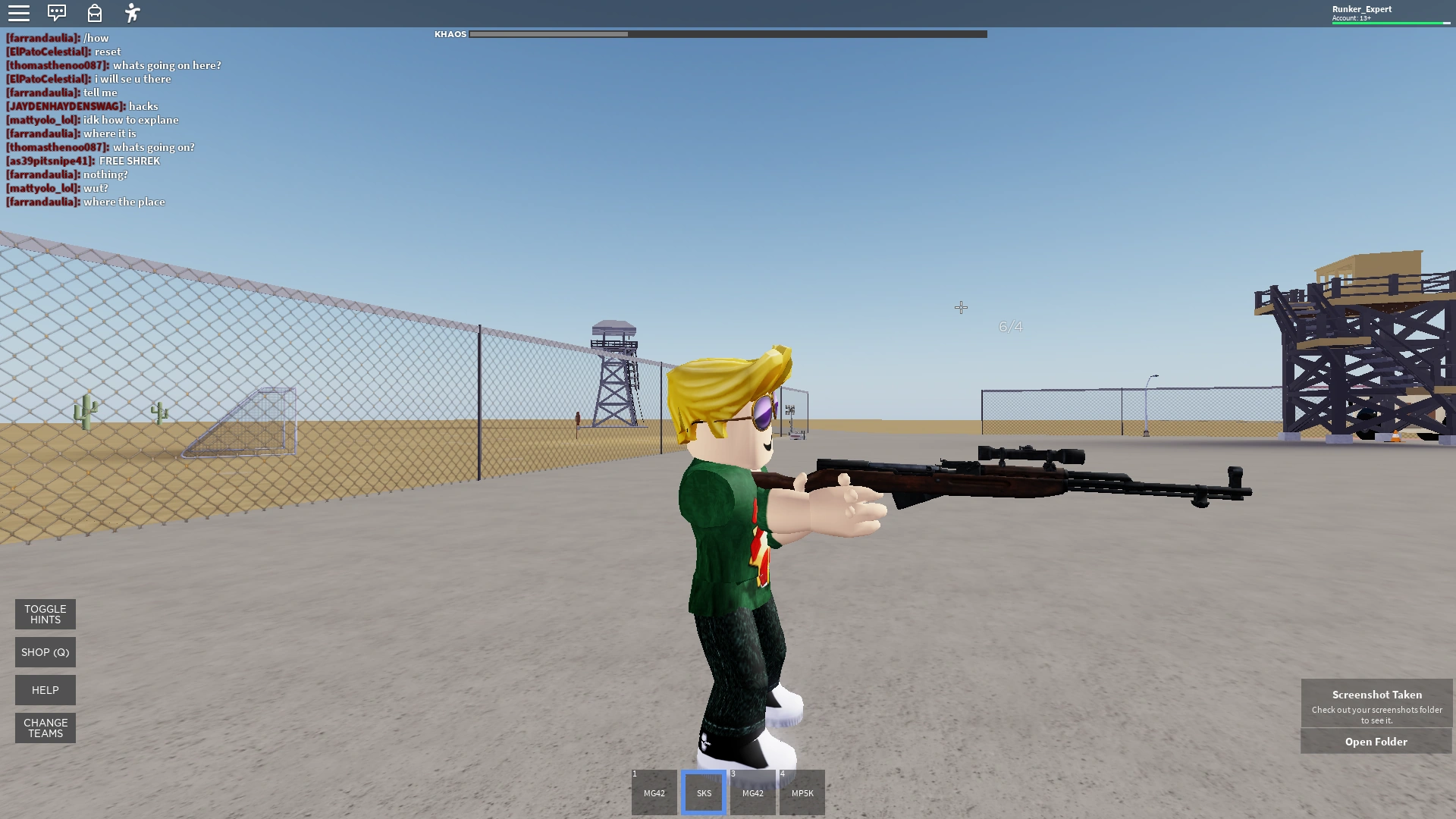The height and width of the screenshot is (819, 1456).
Task: Click farrandaulia's 'where the place' message
Action: click(86, 202)
